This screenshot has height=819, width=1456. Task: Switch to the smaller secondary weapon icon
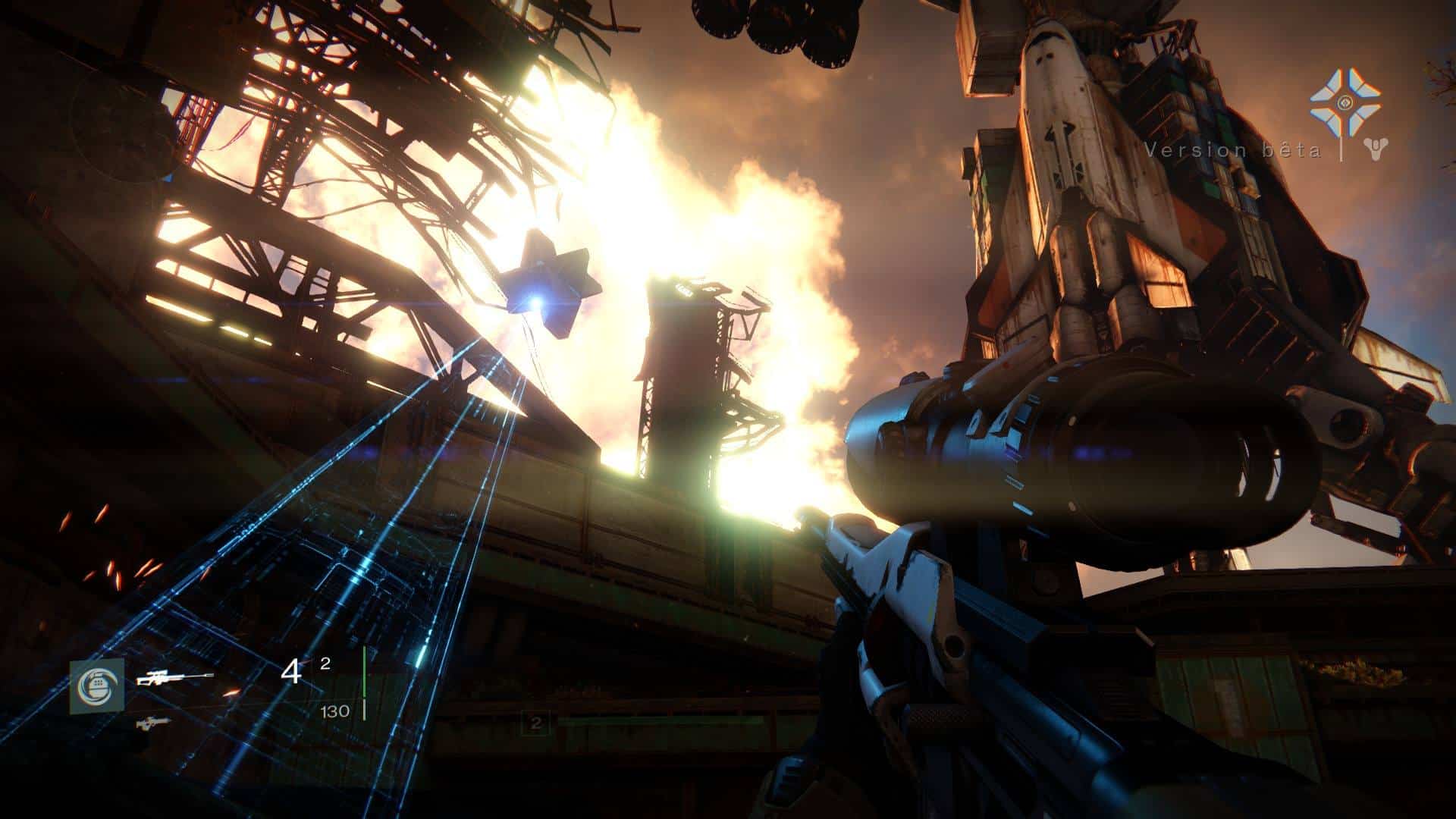[x=152, y=723]
